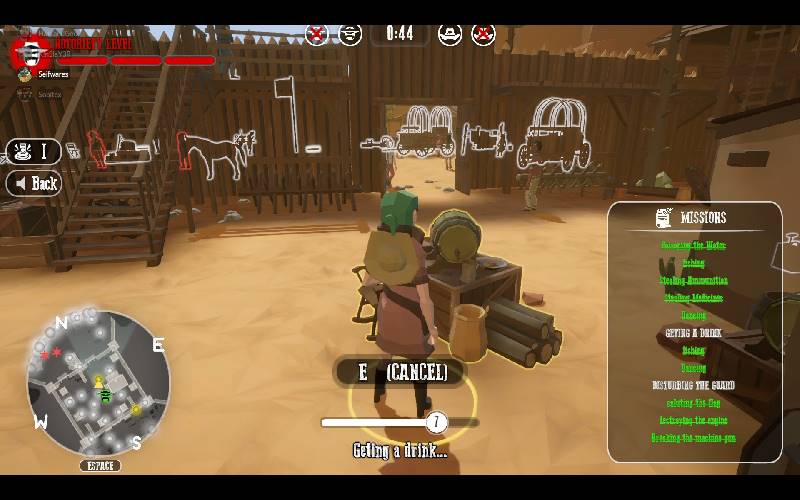This screenshot has width=800, height=500.
Task: Click the Missions panel title icon
Action: [x=663, y=217]
